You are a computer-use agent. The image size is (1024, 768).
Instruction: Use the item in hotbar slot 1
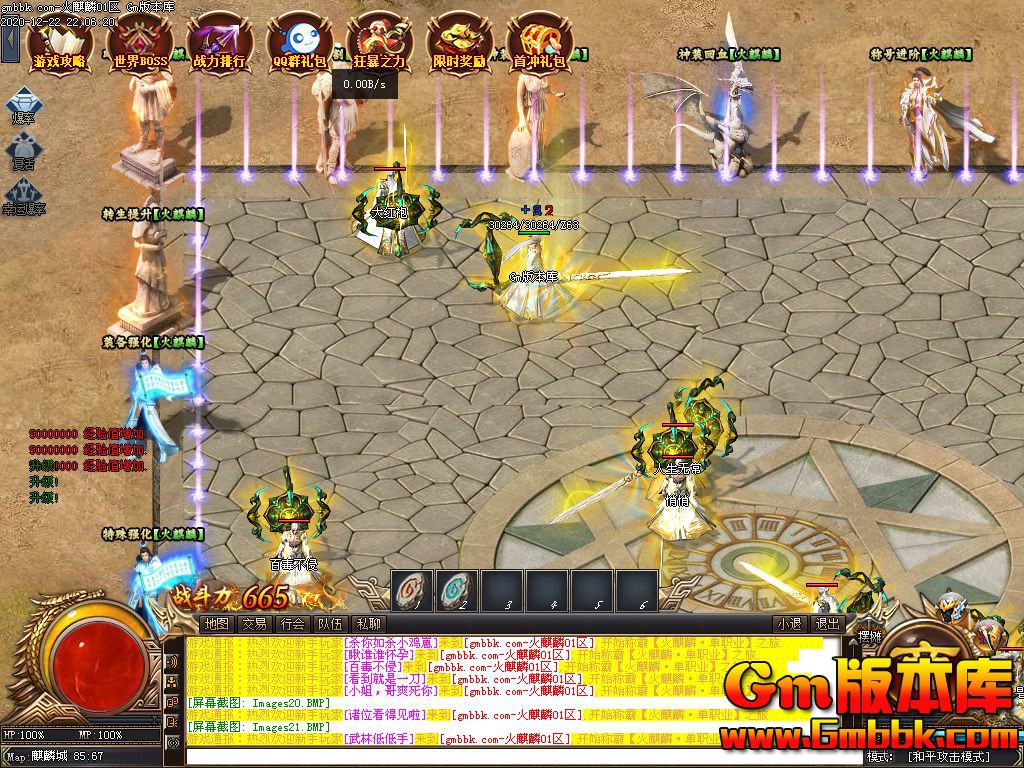pyautogui.click(x=412, y=589)
